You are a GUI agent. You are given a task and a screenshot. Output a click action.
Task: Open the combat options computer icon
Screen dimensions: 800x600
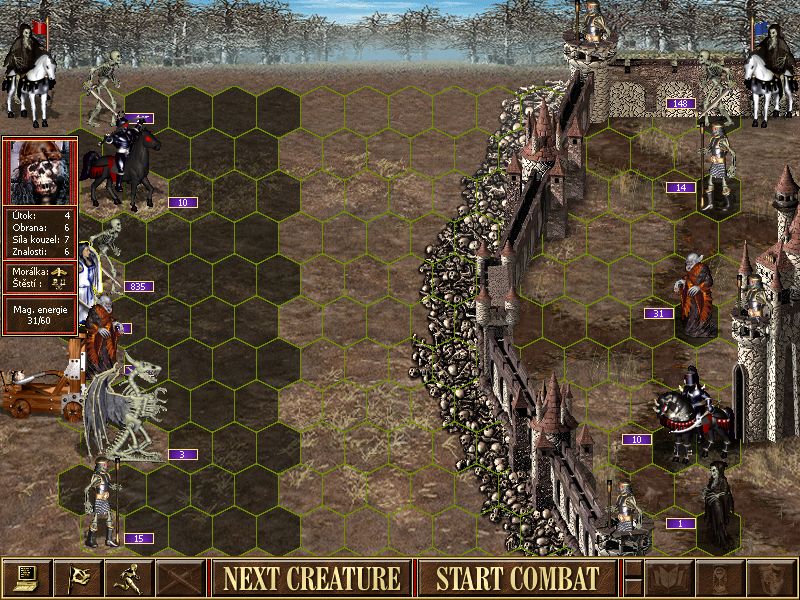tap(26, 578)
